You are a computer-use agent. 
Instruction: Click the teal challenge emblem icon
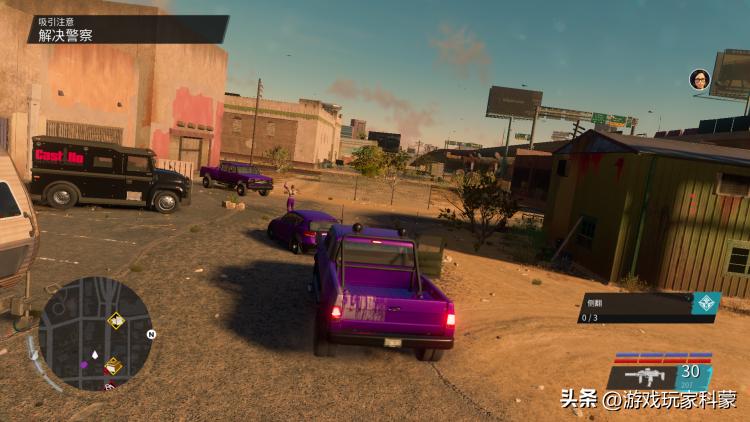[707, 304]
